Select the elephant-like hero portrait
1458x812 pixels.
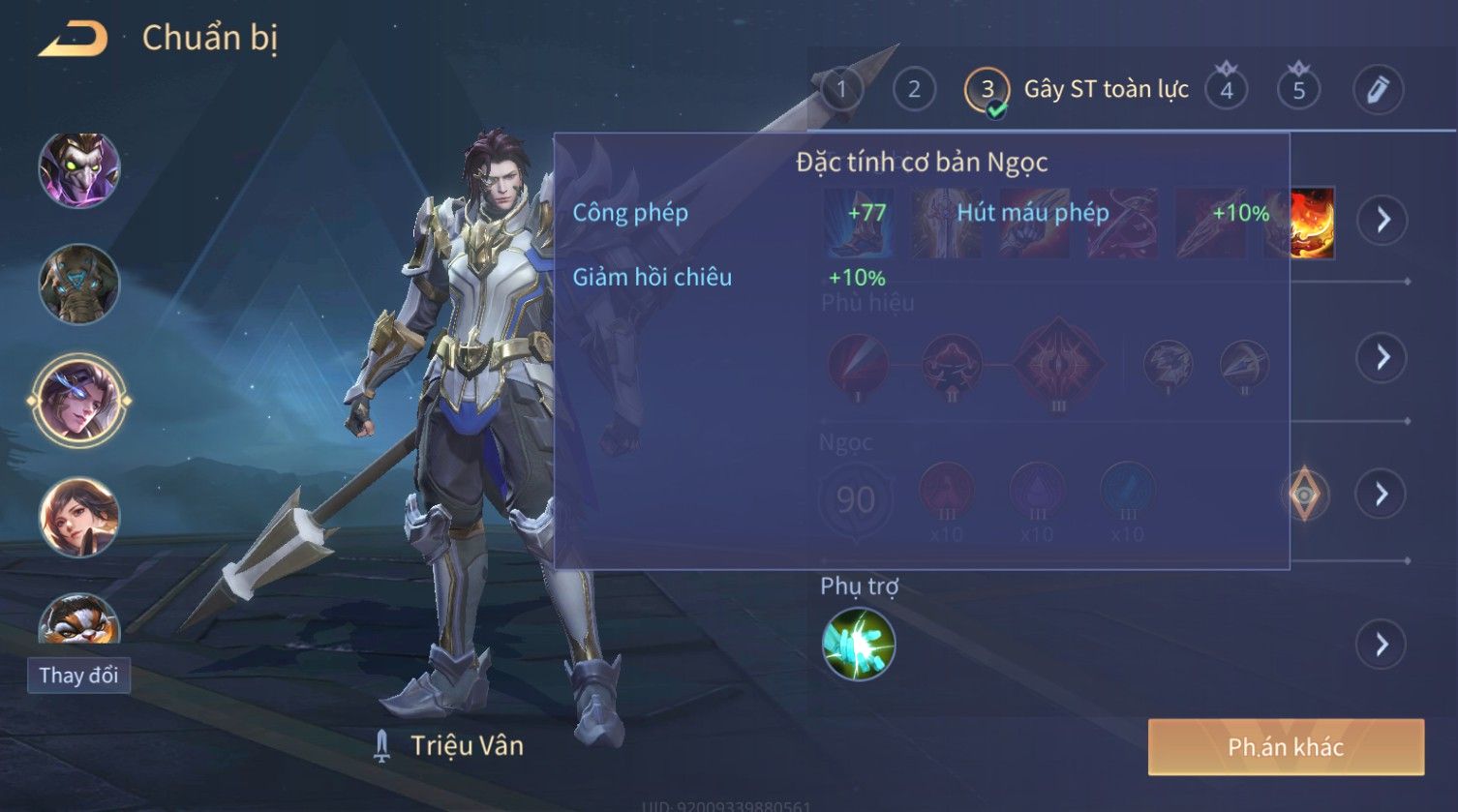click(x=79, y=285)
